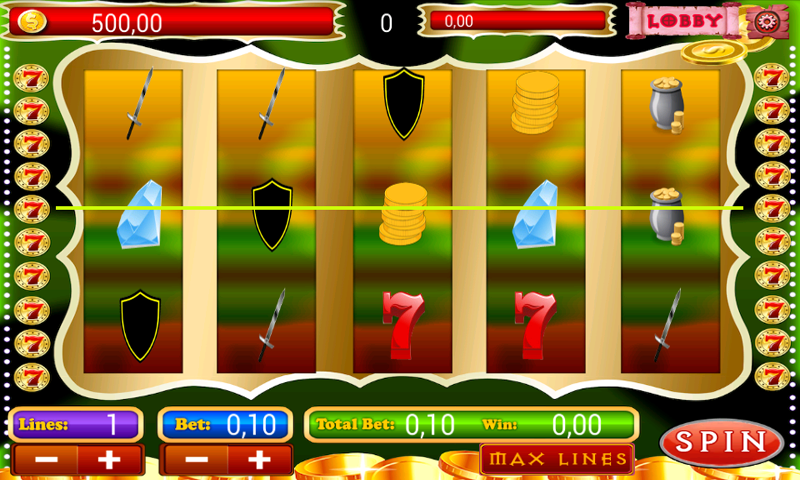Tap the gold coin balance icon
This screenshot has width=800, height=480.
pyautogui.click(x=31, y=21)
